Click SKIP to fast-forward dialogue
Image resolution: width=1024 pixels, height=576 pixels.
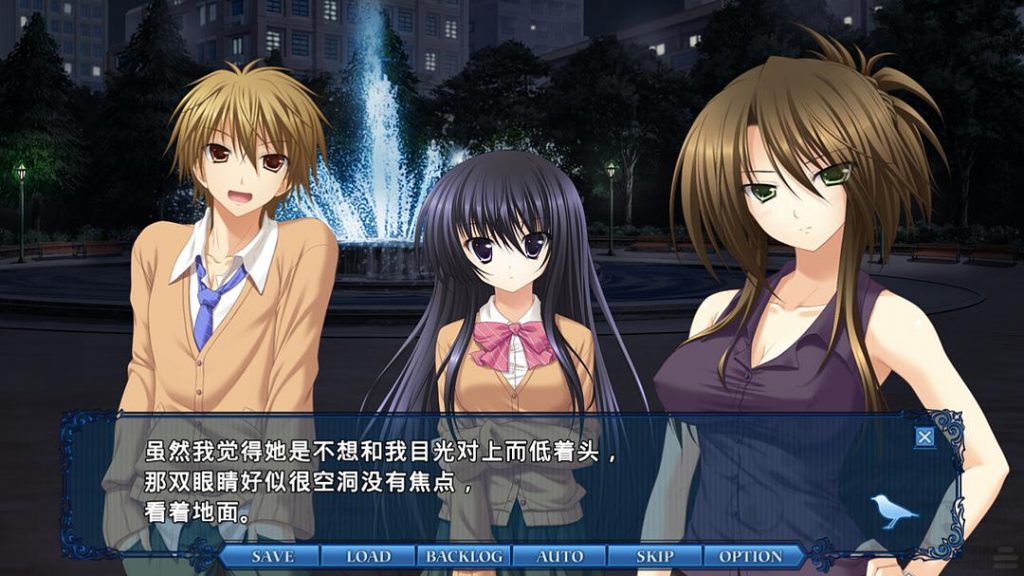pos(655,556)
